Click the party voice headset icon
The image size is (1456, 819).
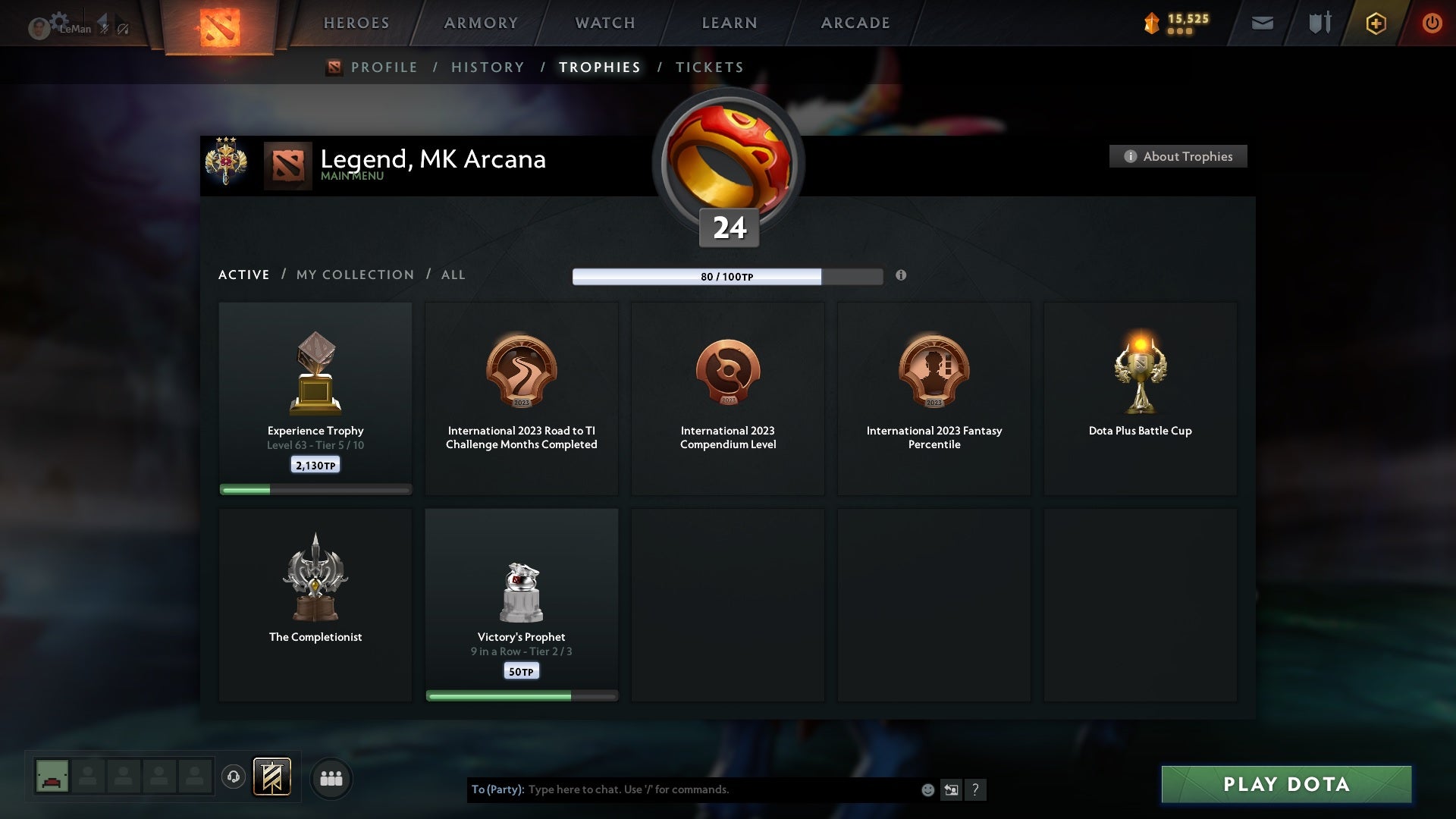233,778
